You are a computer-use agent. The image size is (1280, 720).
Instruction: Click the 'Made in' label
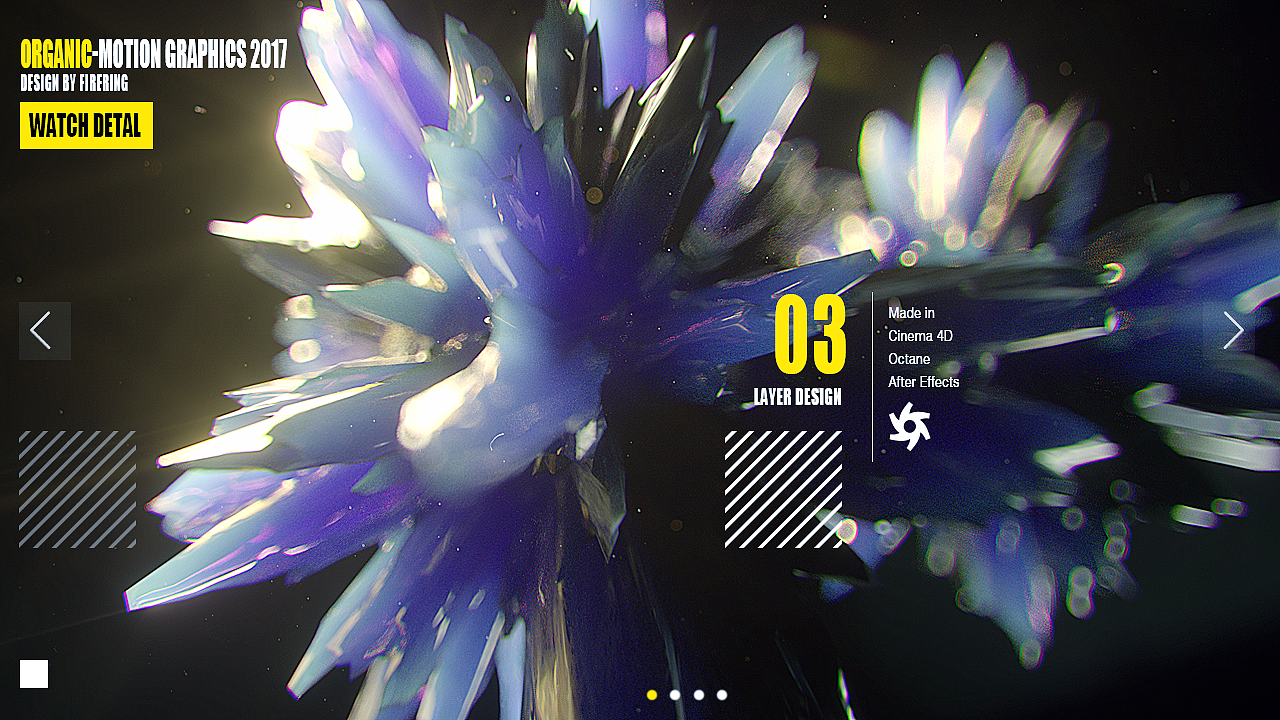coord(910,313)
